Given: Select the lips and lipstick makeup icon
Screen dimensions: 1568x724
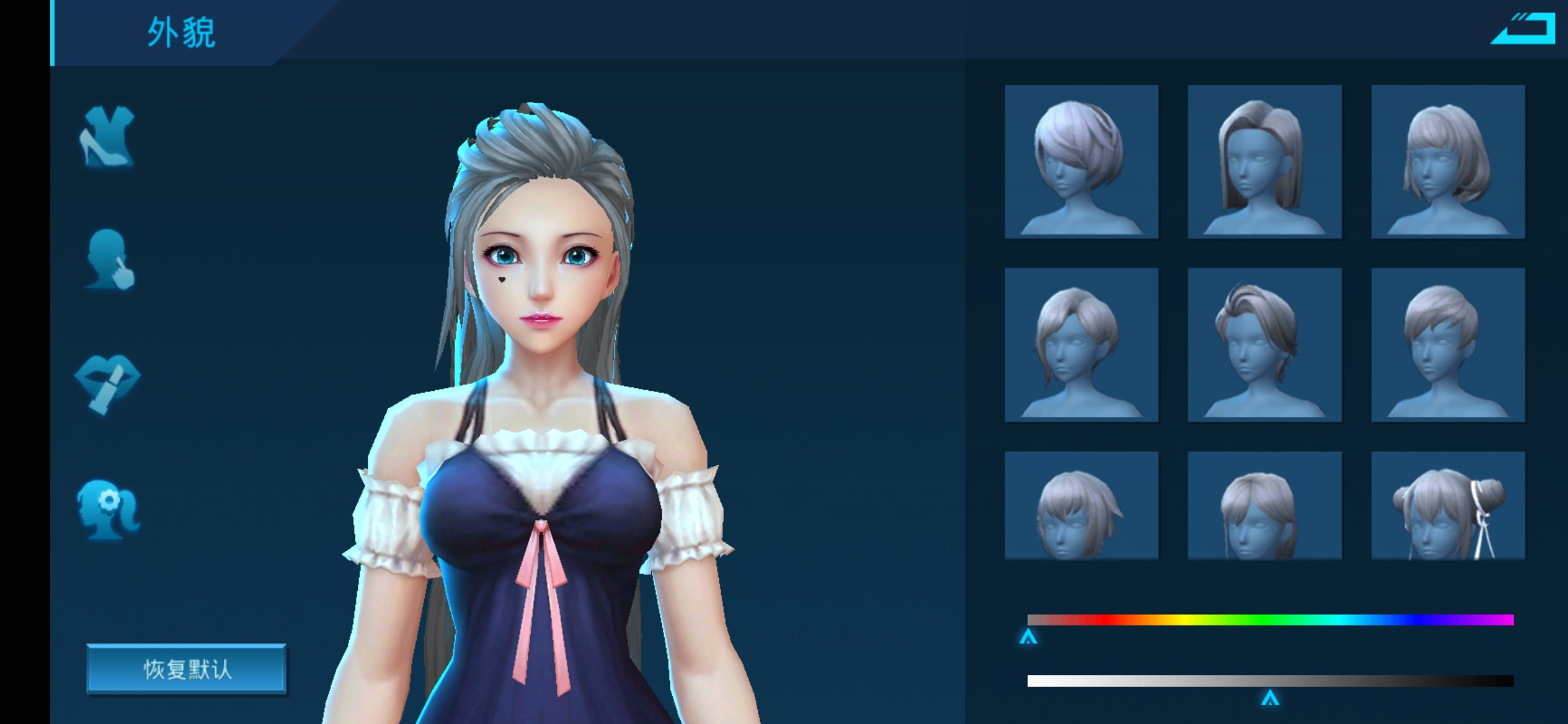Looking at the screenshot, I should (x=109, y=385).
